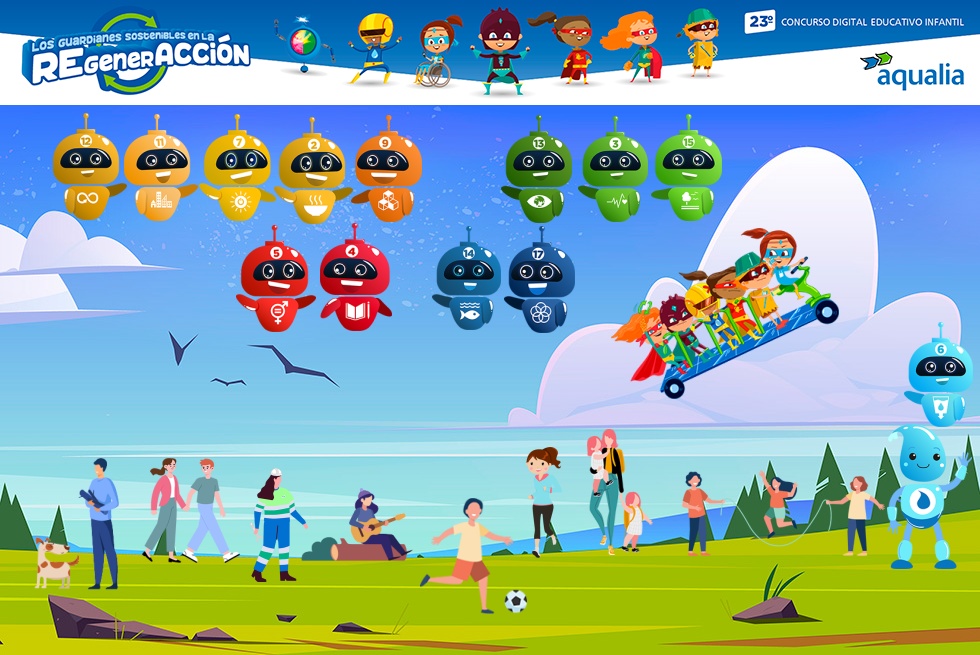Choose the number 11 city buildings robot
Image resolution: width=980 pixels, height=655 pixels.
[160, 172]
